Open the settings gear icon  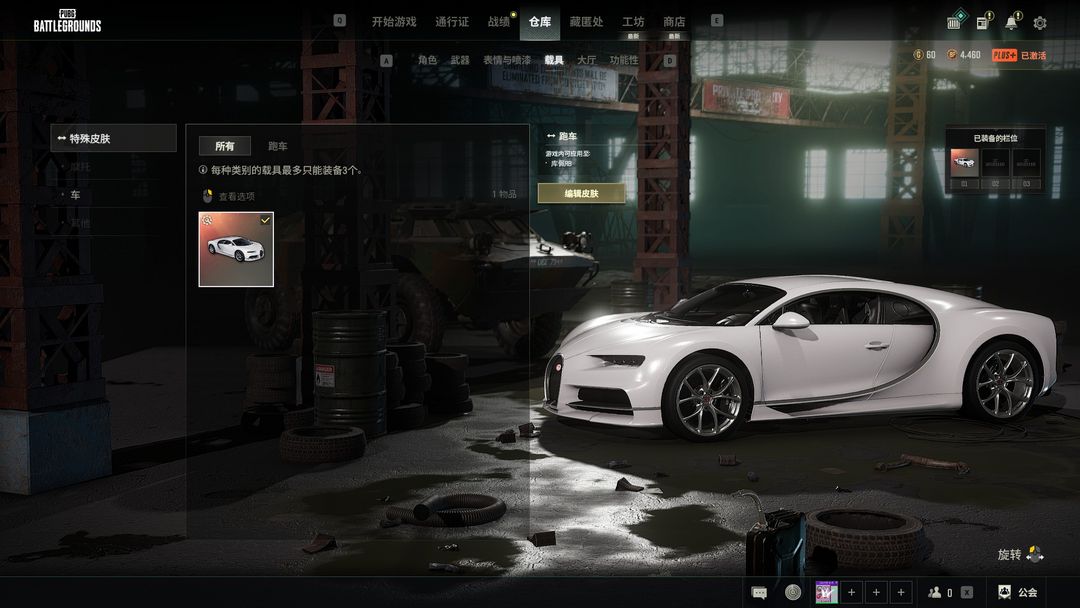tap(1040, 22)
